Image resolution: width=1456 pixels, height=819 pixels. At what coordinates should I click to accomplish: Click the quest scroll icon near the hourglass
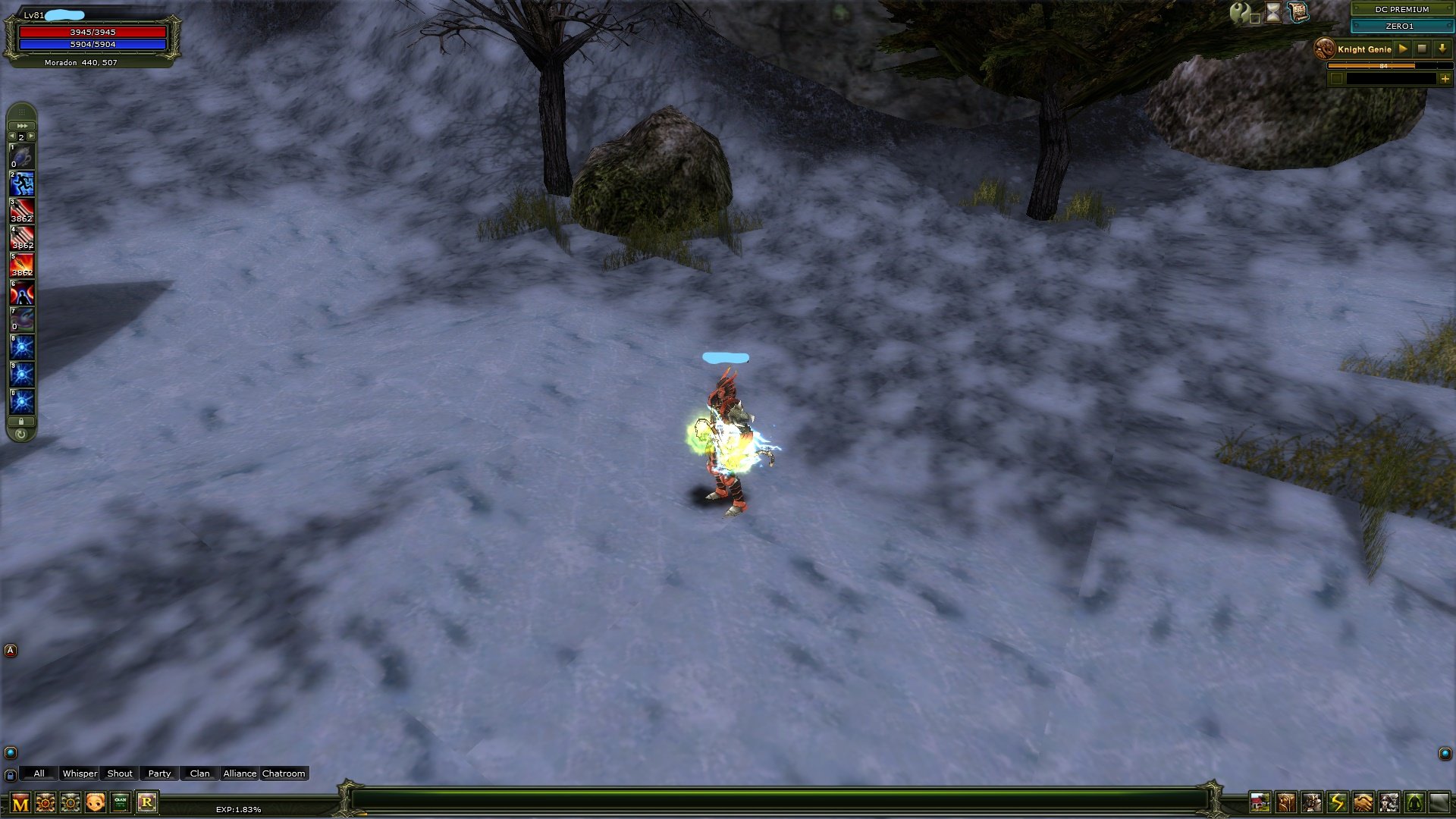(x=1298, y=11)
